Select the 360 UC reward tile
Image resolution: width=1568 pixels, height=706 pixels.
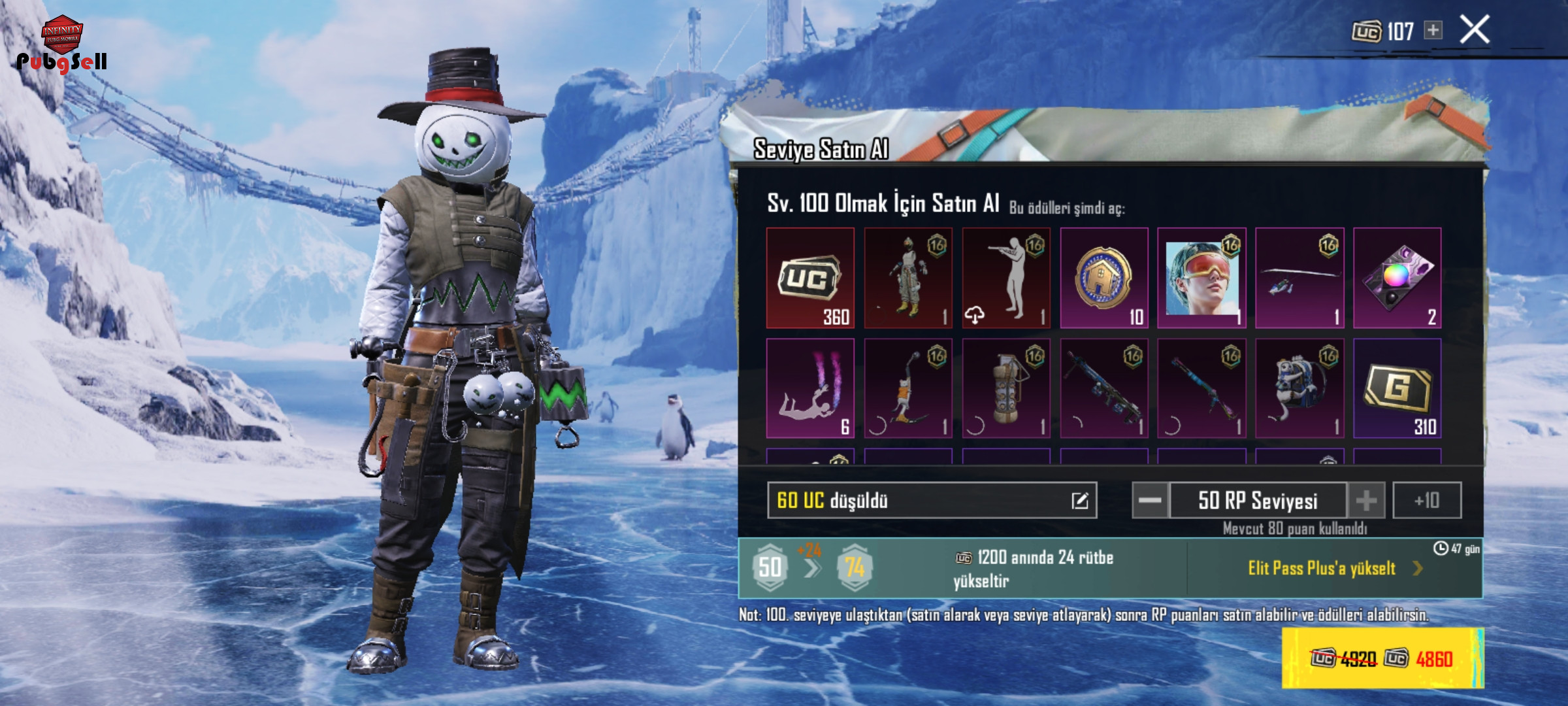810,278
